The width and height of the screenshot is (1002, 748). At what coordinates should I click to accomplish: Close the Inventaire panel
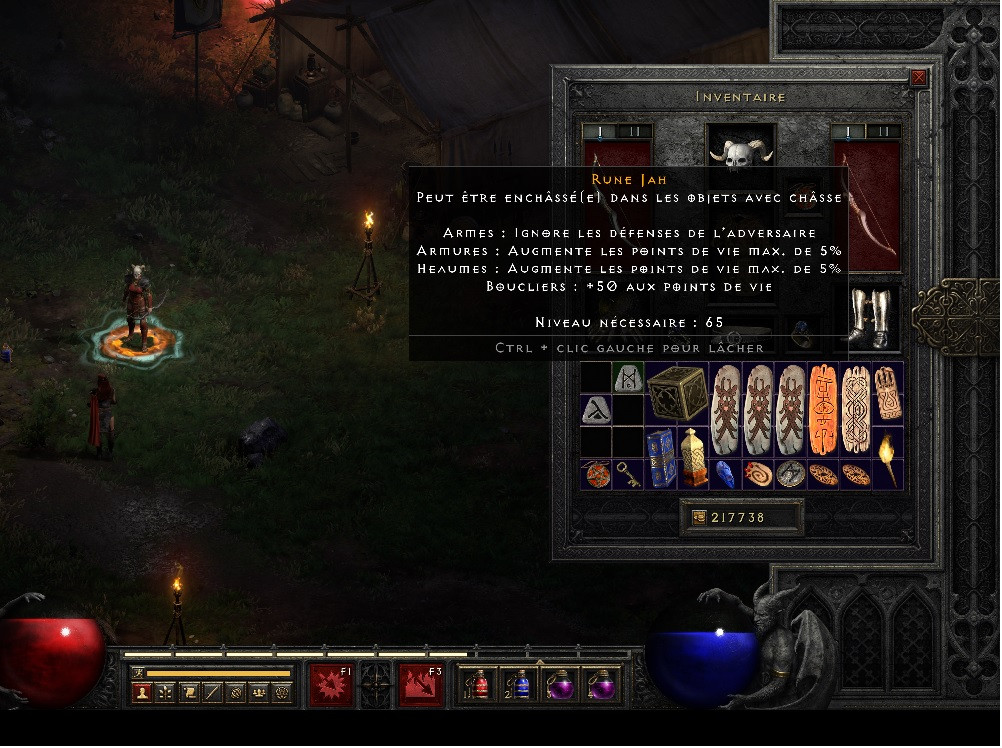point(919,78)
